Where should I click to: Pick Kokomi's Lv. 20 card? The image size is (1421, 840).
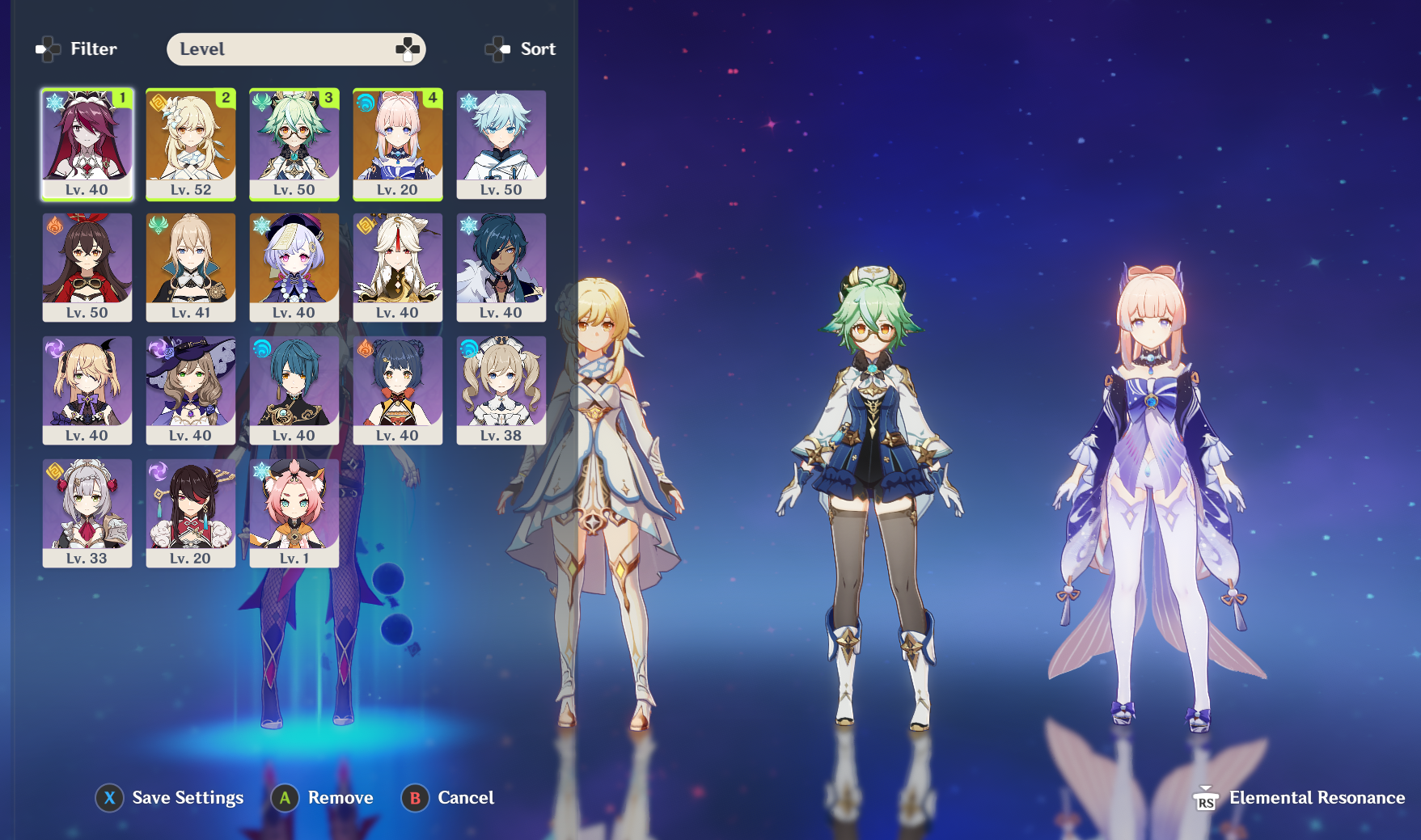coord(398,144)
